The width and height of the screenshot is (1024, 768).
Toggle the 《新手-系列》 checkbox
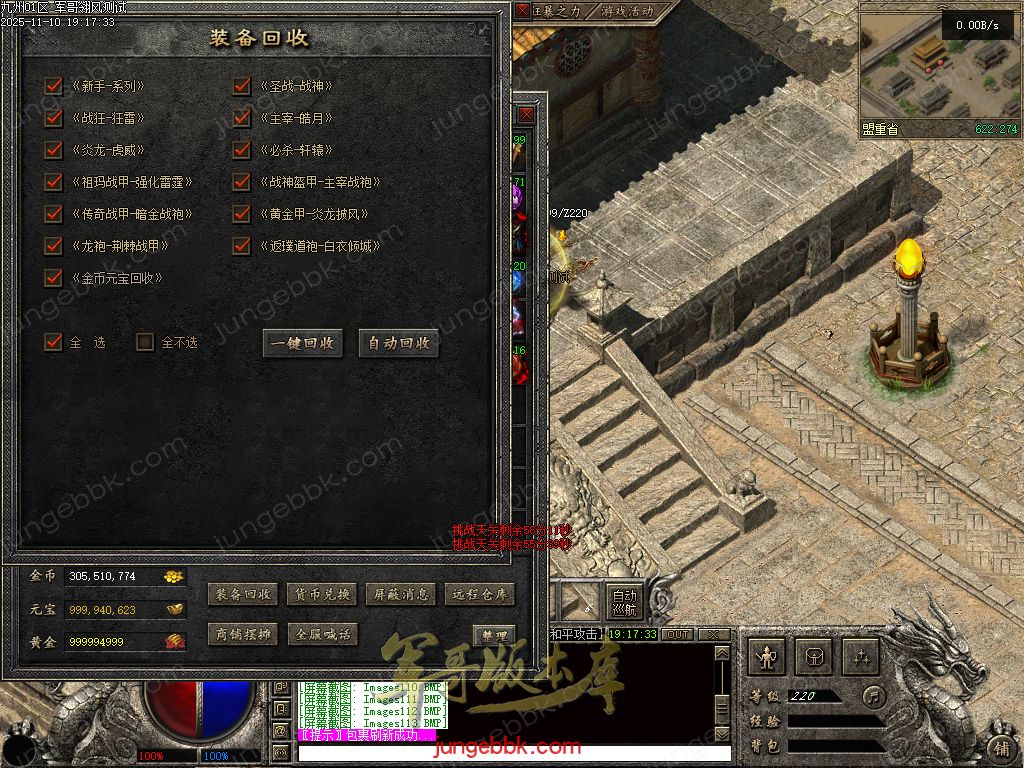[x=54, y=86]
